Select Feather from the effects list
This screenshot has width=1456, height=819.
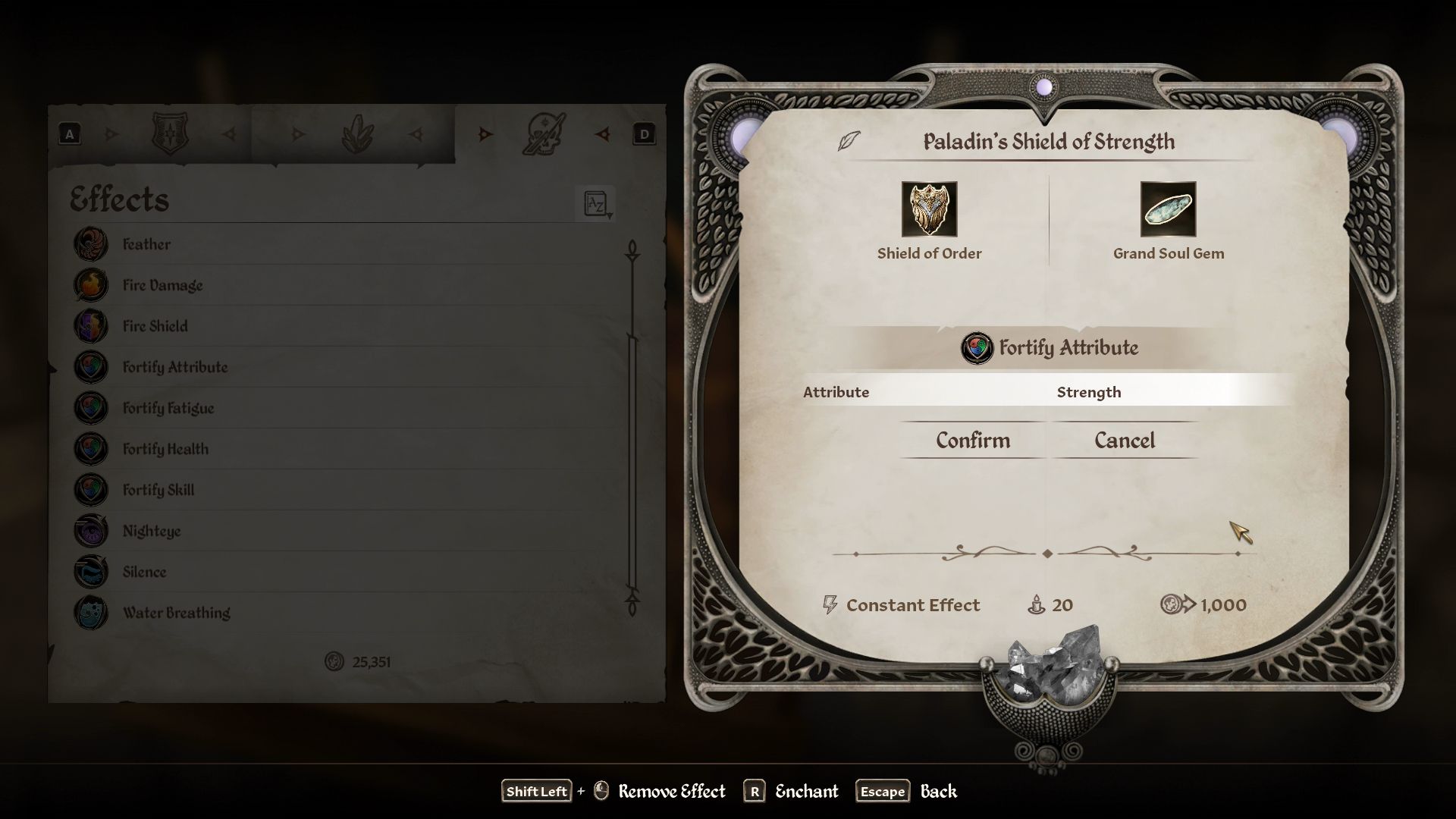(146, 244)
